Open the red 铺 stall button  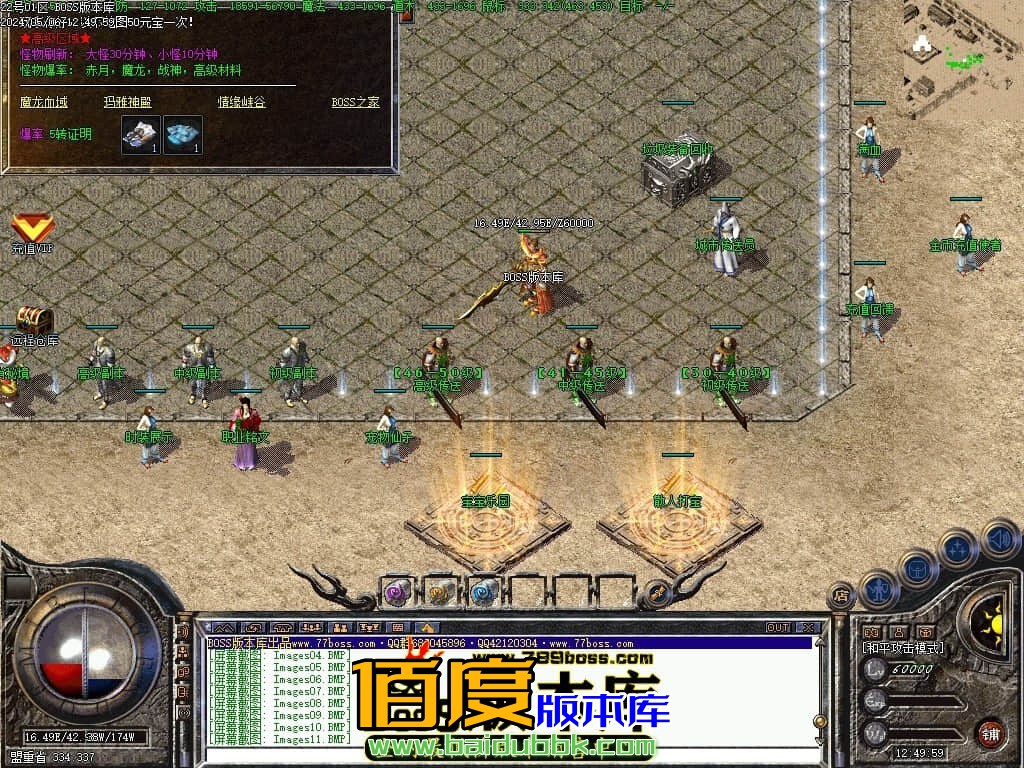990,733
